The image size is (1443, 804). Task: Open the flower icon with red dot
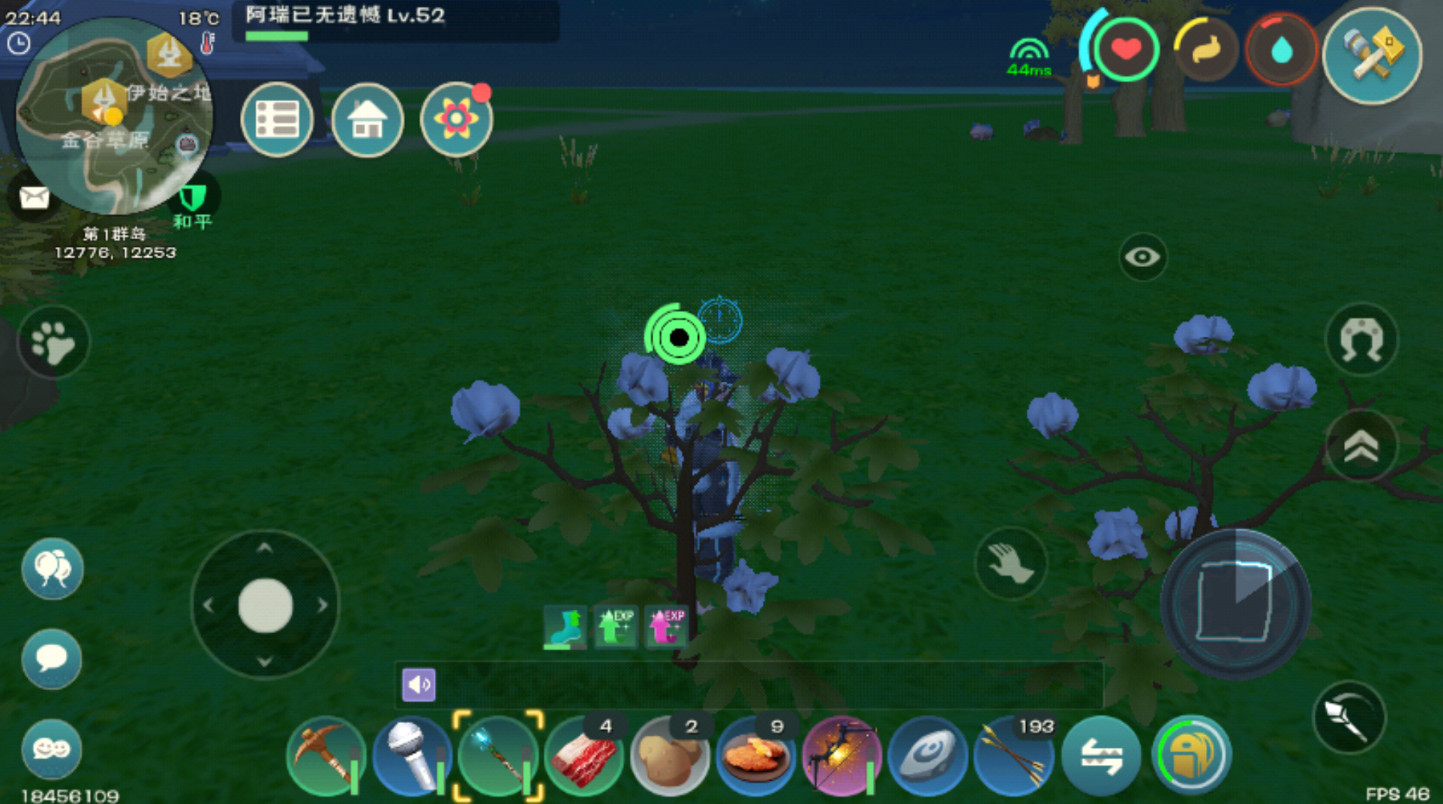coord(456,120)
